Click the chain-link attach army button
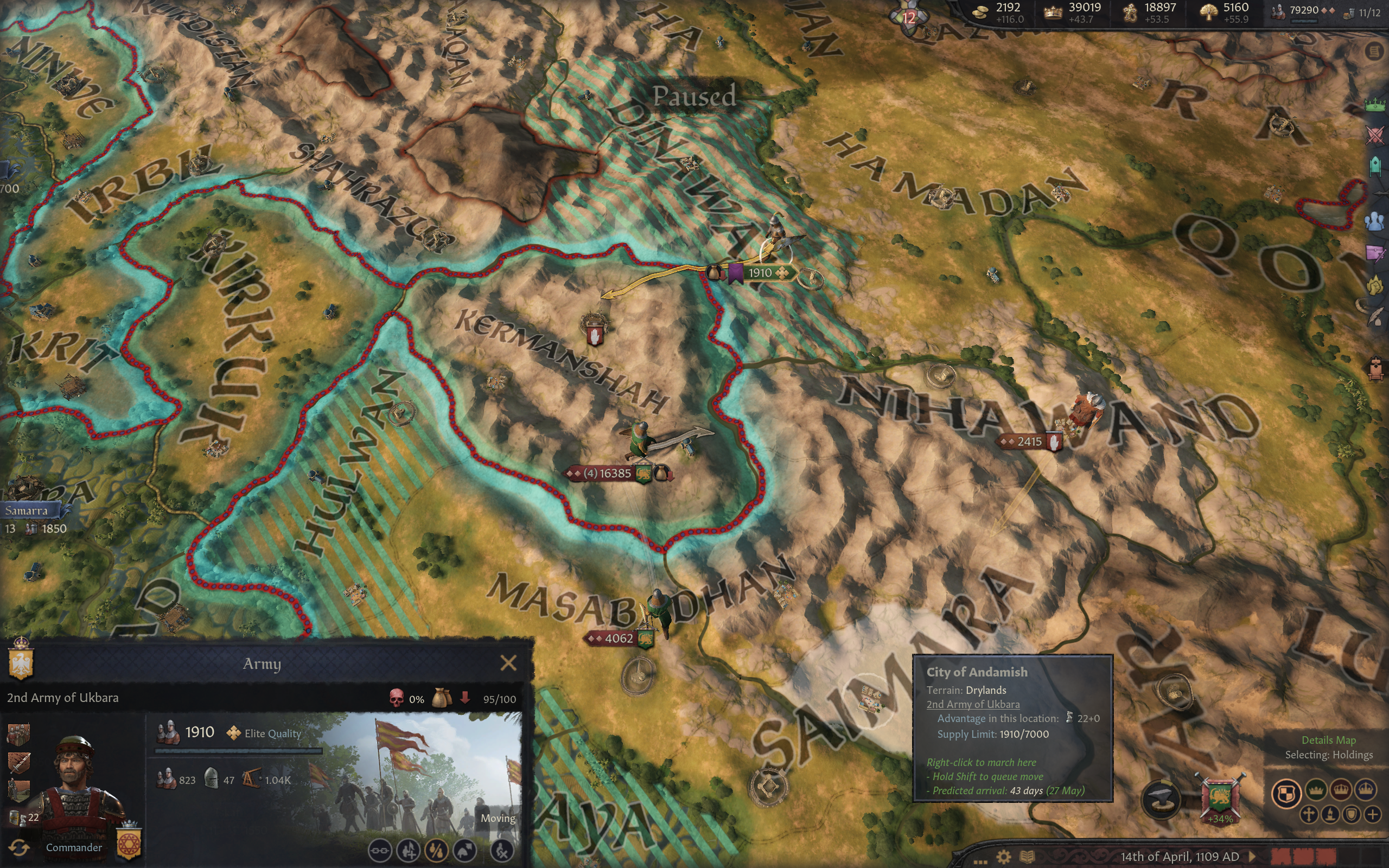The image size is (1389, 868). [x=379, y=850]
